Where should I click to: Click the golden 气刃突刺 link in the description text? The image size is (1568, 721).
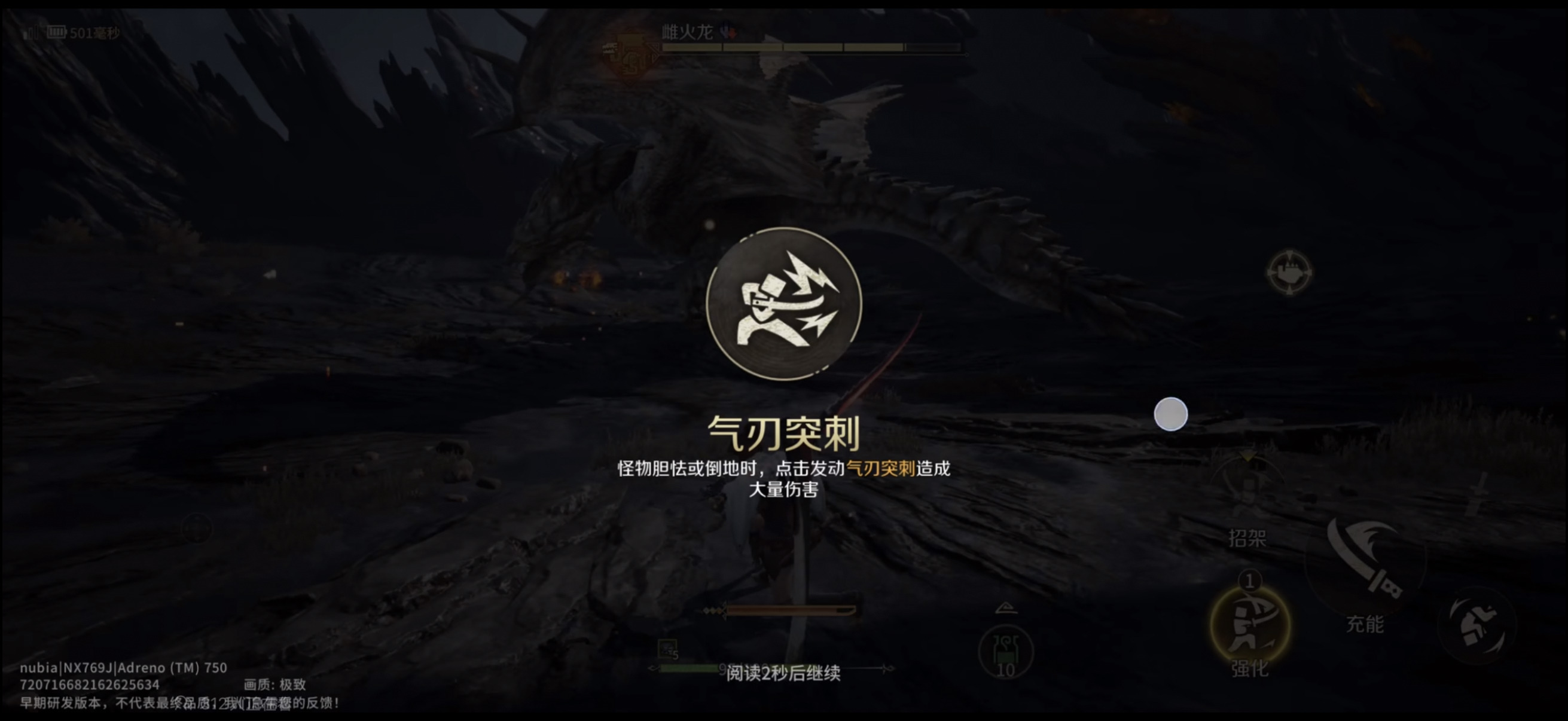(x=881, y=469)
